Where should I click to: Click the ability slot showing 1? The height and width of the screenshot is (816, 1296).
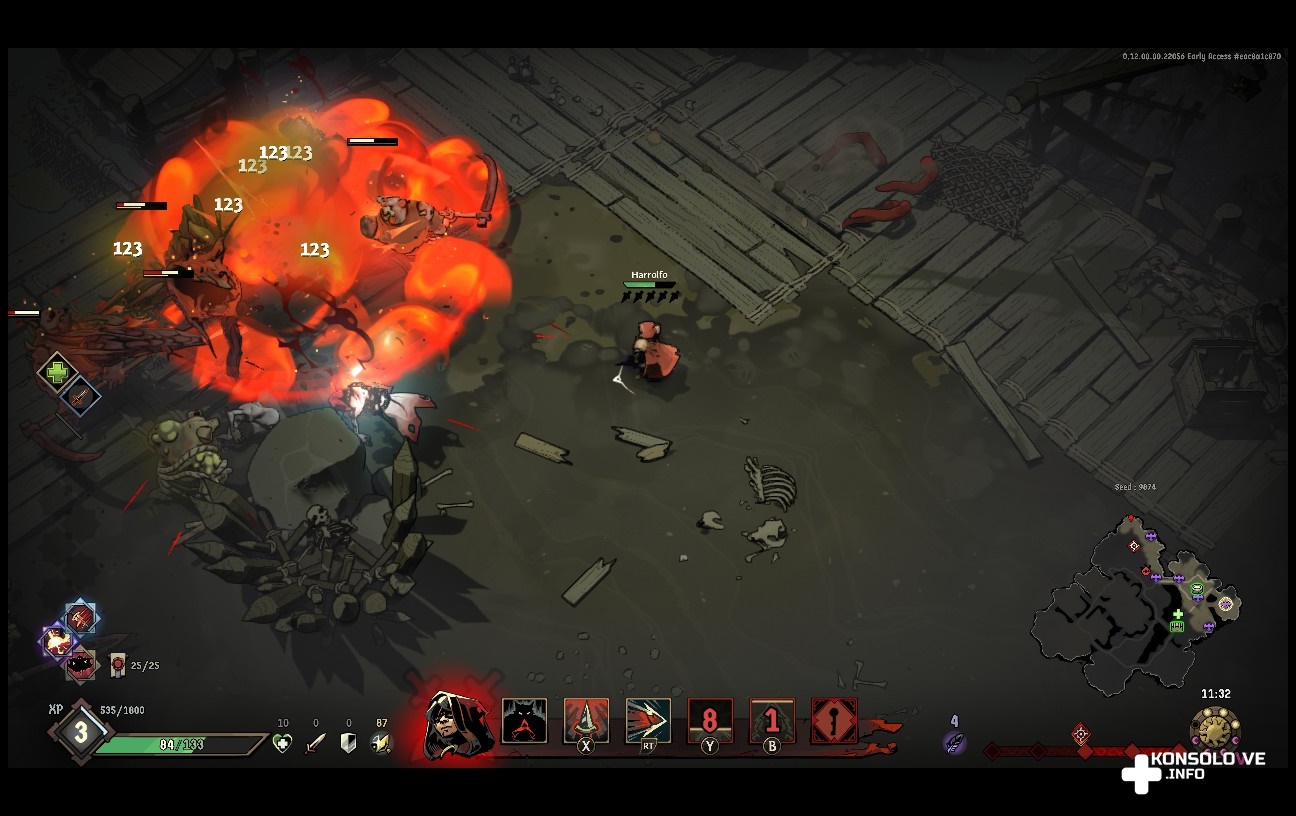tap(772, 720)
